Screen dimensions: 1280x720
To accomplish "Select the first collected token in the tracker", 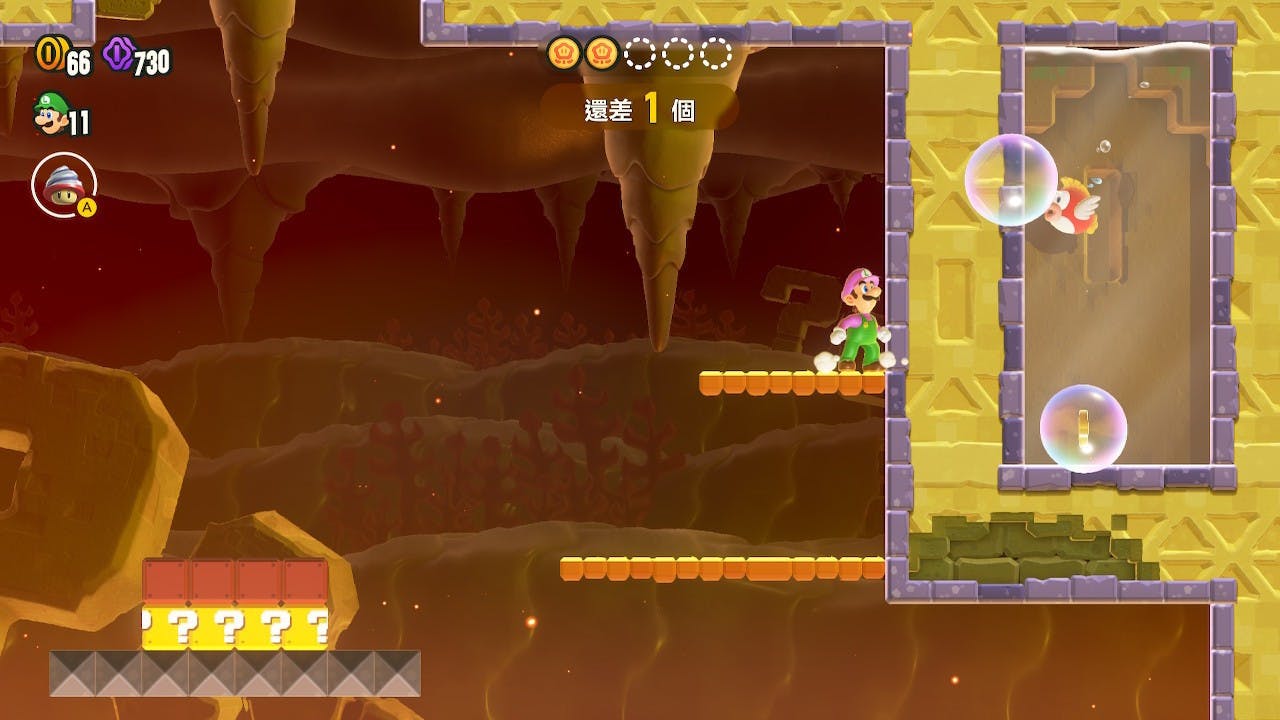I will 562,53.
